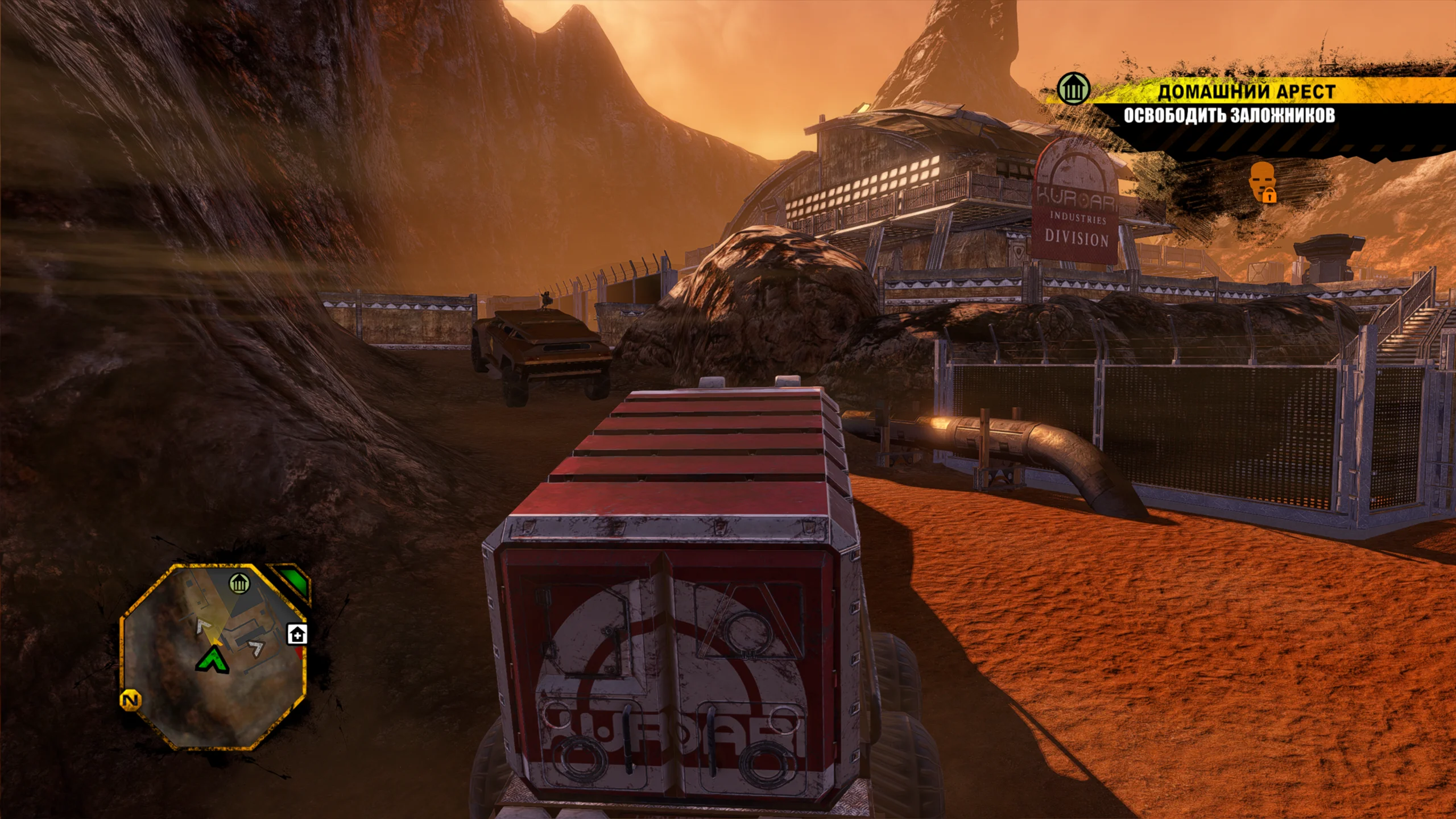Image resolution: width=1456 pixels, height=819 pixels.
Task: Select the safehouse marker on the minimap edge
Action: [297, 634]
